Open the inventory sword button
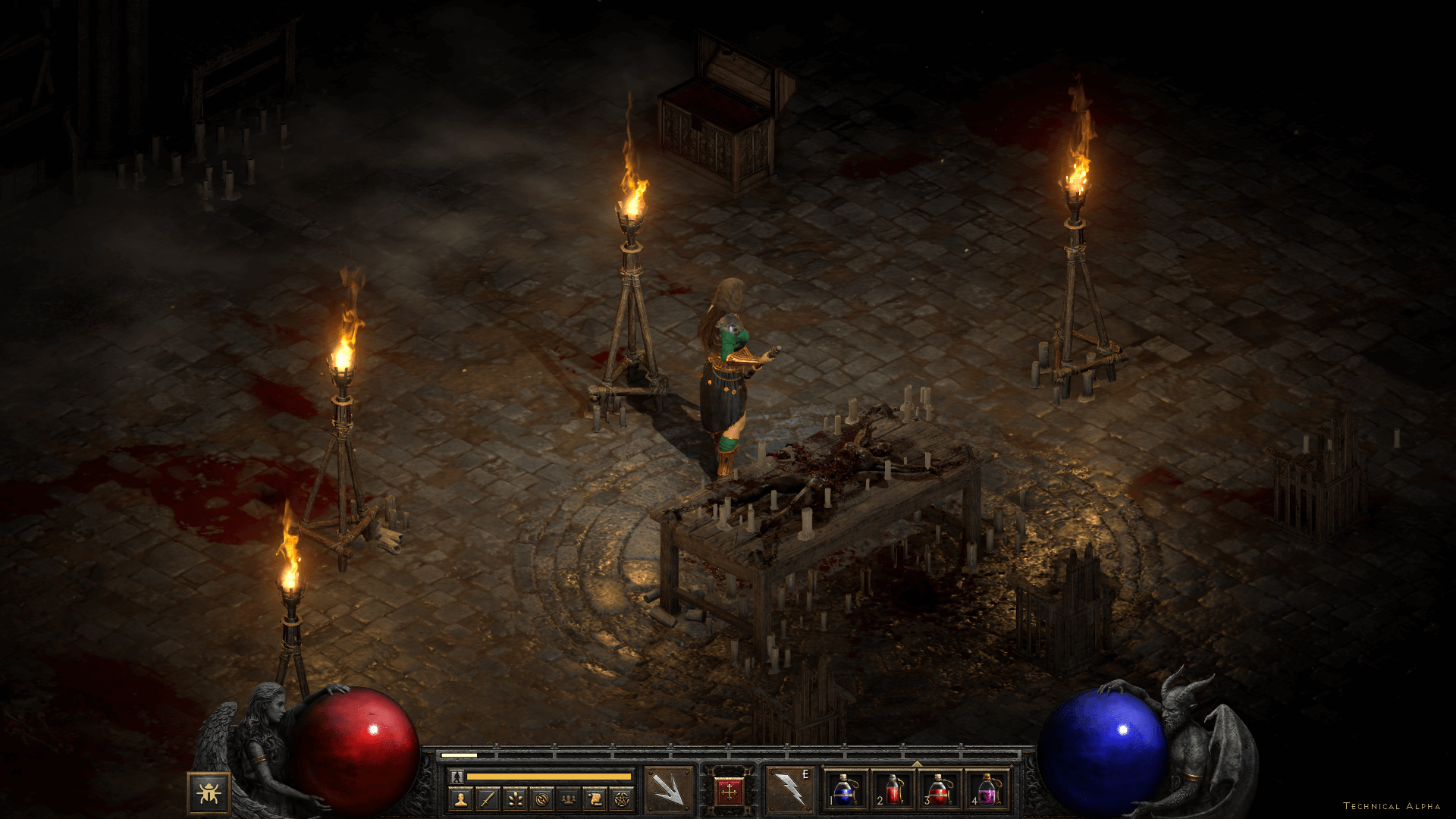The width and height of the screenshot is (1456, 819). pyautogui.click(x=488, y=799)
